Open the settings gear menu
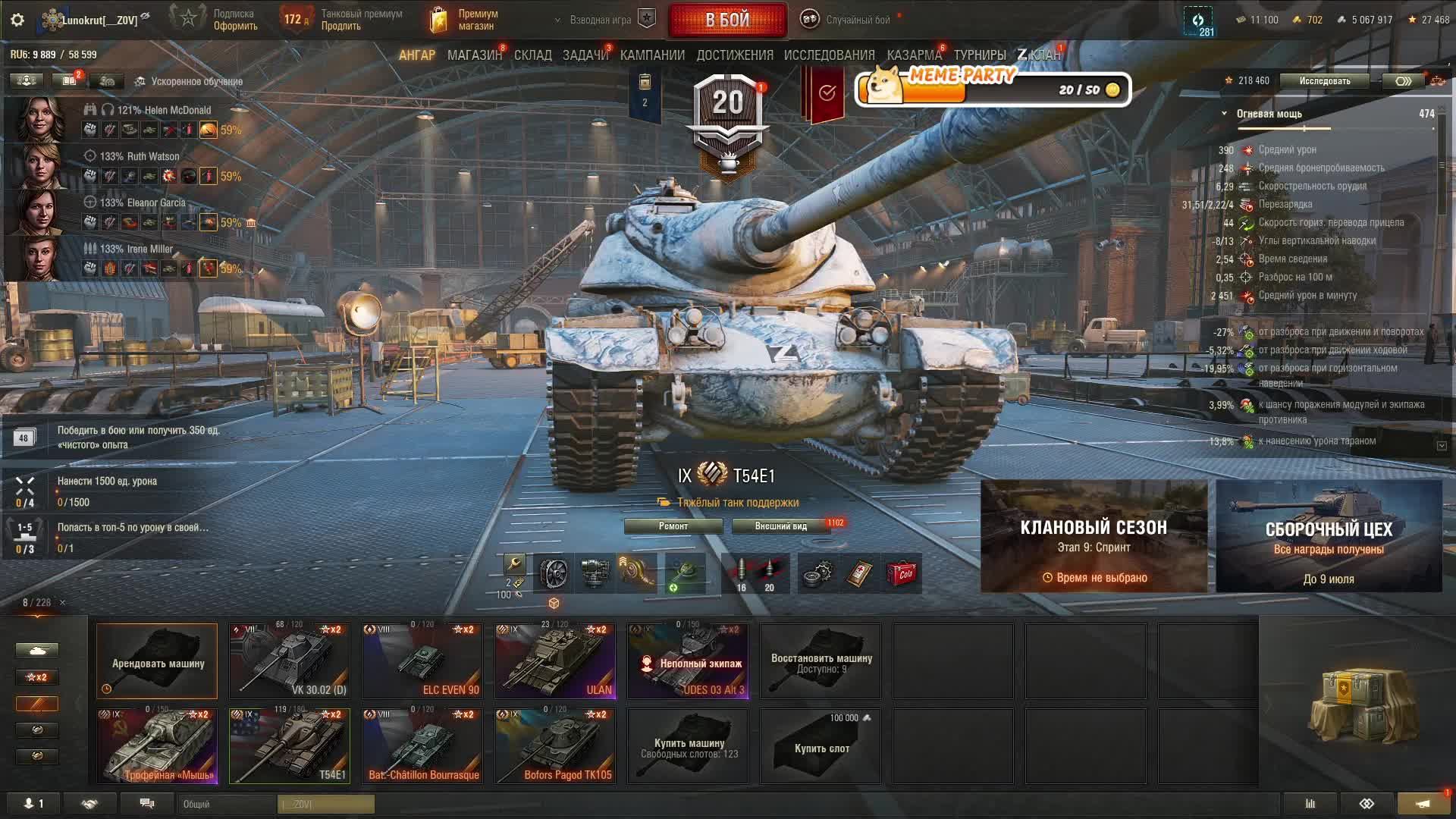 click(17, 20)
